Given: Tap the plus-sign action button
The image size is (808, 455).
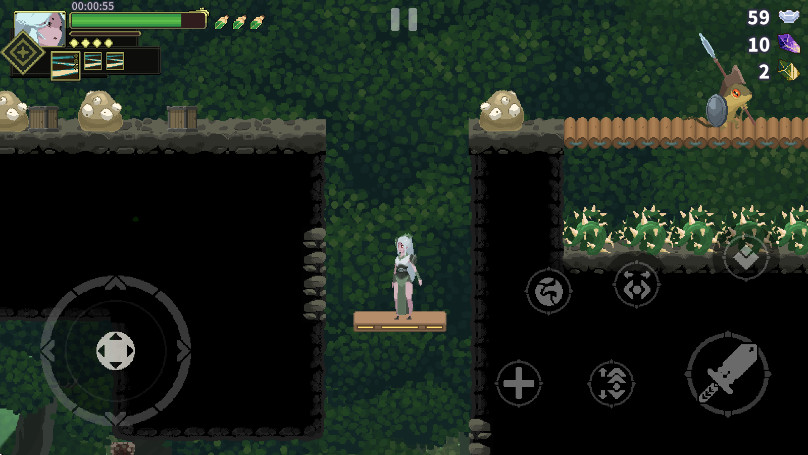Looking at the screenshot, I should pos(519,383).
